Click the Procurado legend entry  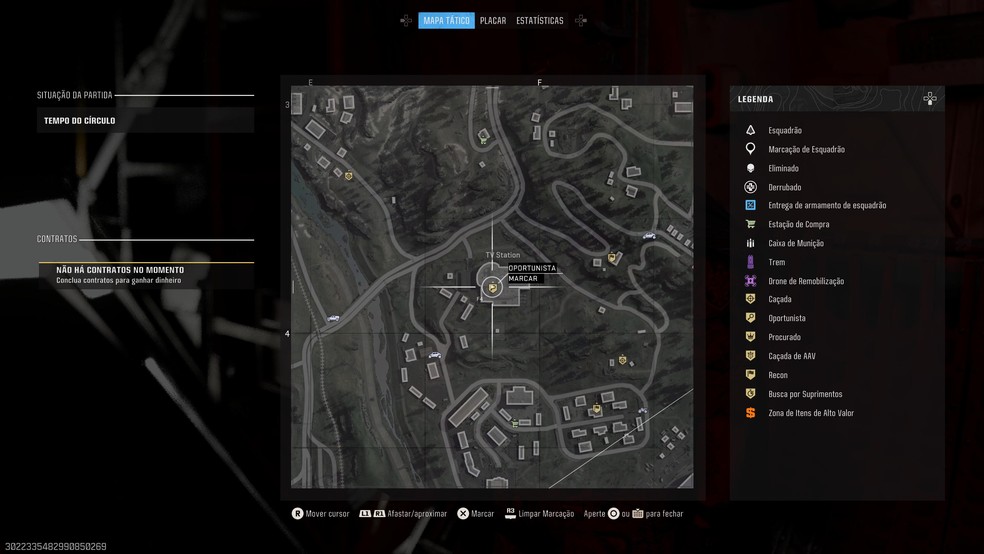(x=784, y=337)
